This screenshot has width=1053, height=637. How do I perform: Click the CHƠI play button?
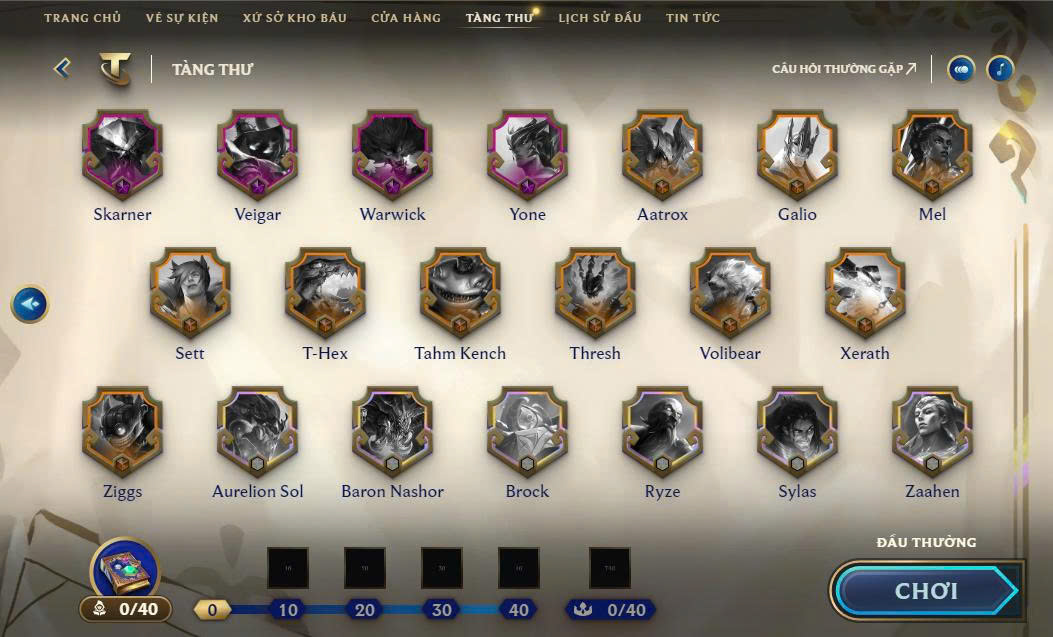point(926,591)
